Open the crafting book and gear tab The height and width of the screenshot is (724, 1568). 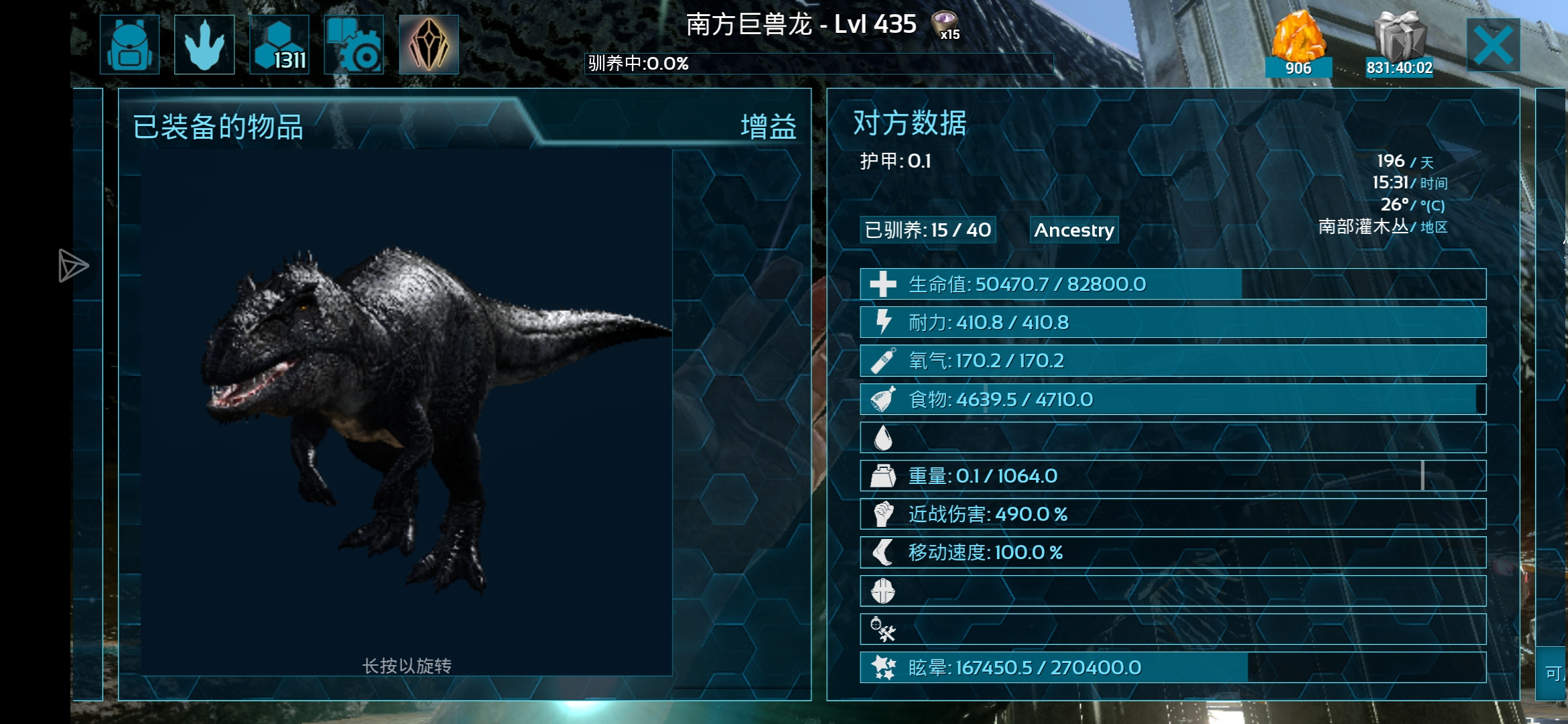pos(354,45)
